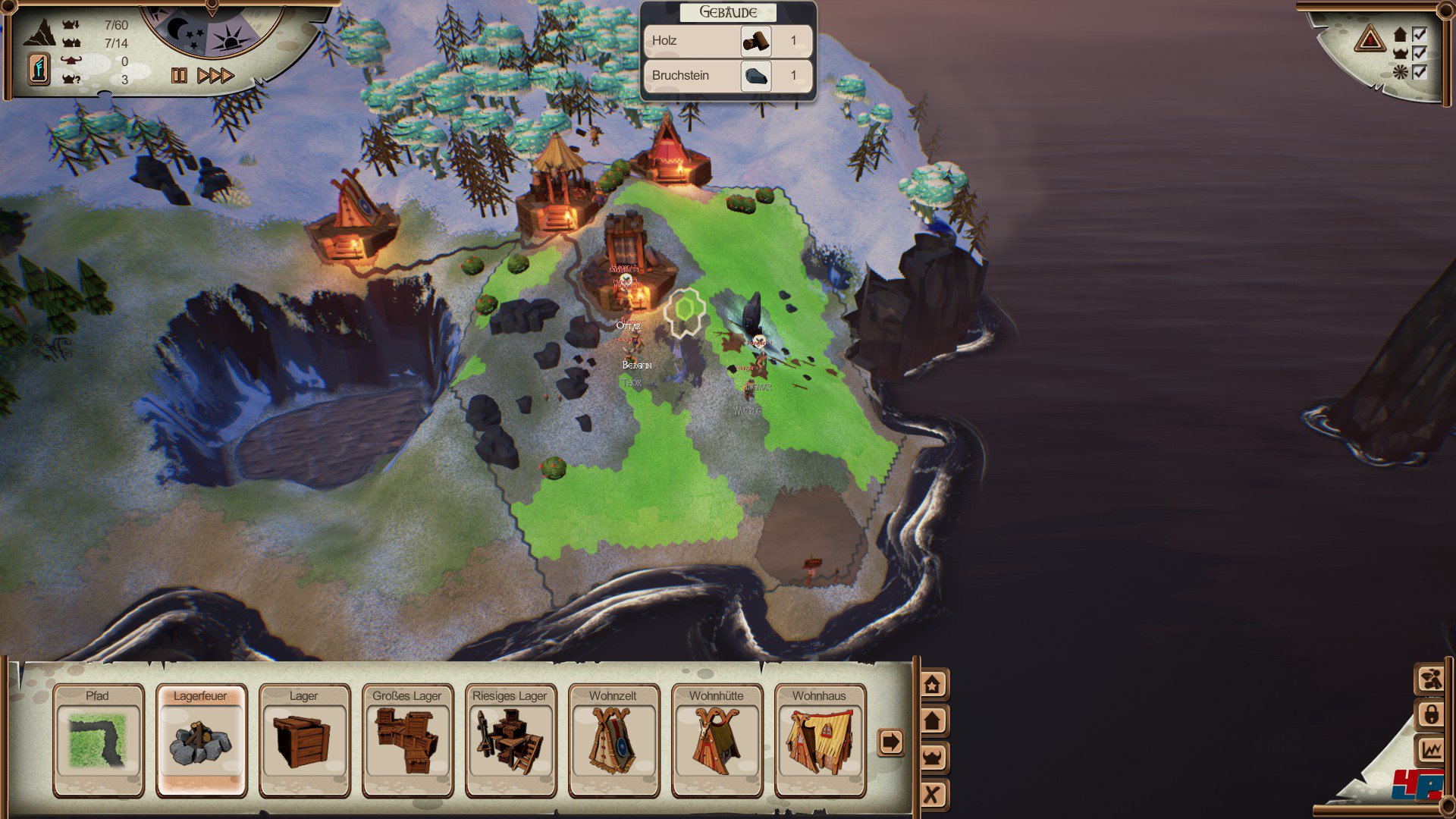The image size is (1456, 819).
Task: Activate fast-forward game speed
Action: pyautogui.click(x=215, y=75)
